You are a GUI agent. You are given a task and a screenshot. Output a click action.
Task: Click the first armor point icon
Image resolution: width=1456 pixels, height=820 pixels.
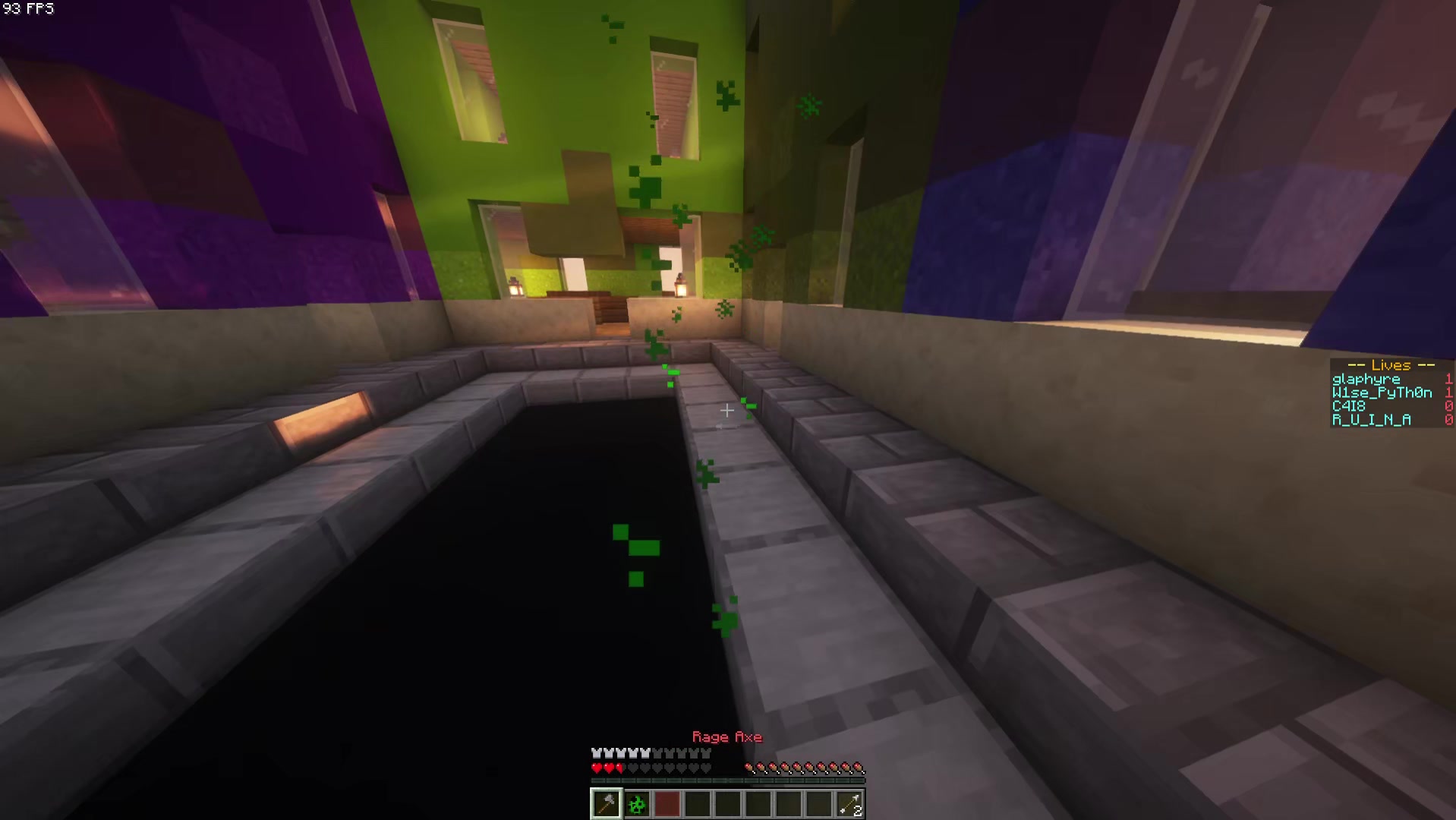point(595,752)
